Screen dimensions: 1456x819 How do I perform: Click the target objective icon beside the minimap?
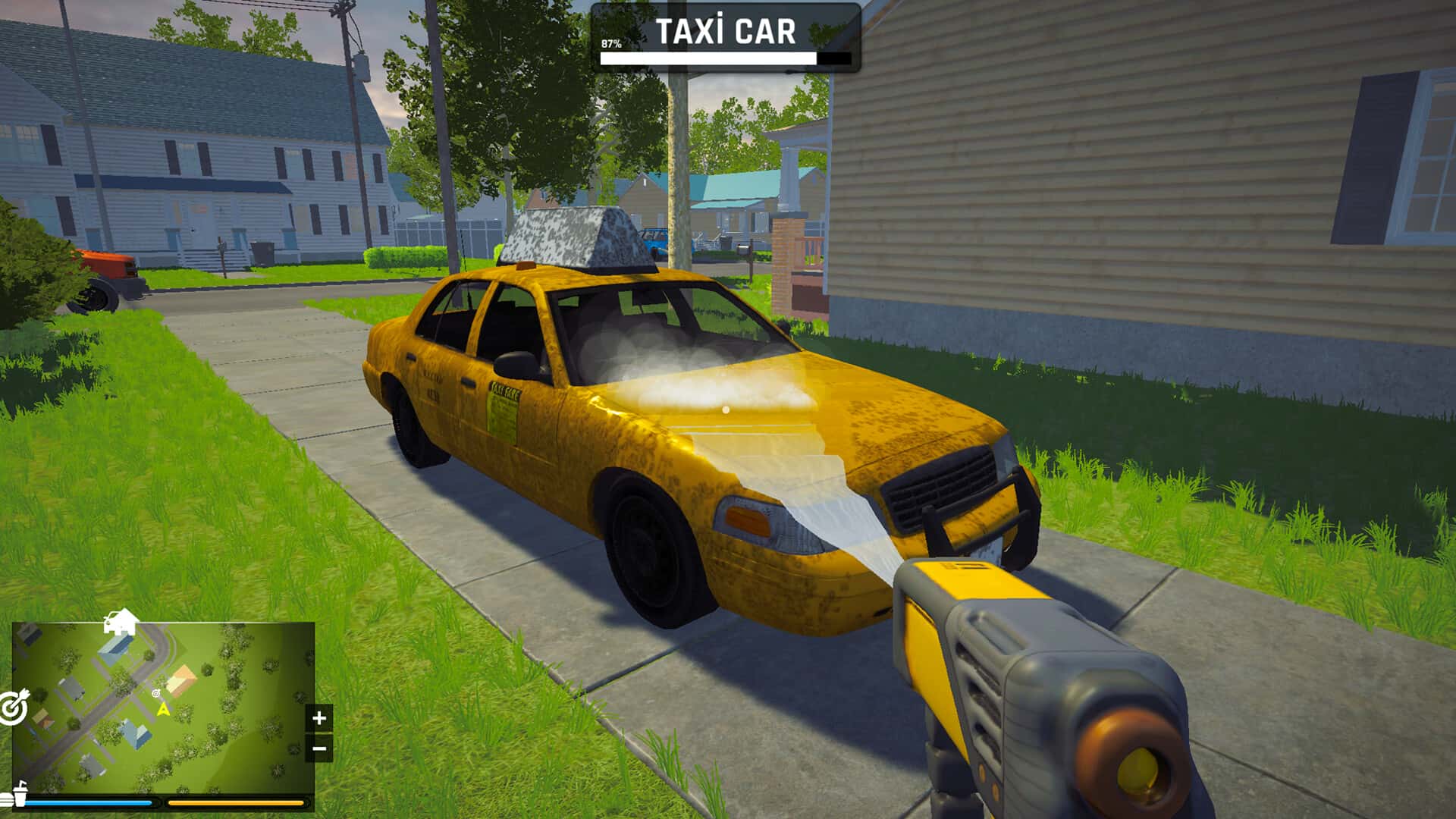(x=14, y=707)
